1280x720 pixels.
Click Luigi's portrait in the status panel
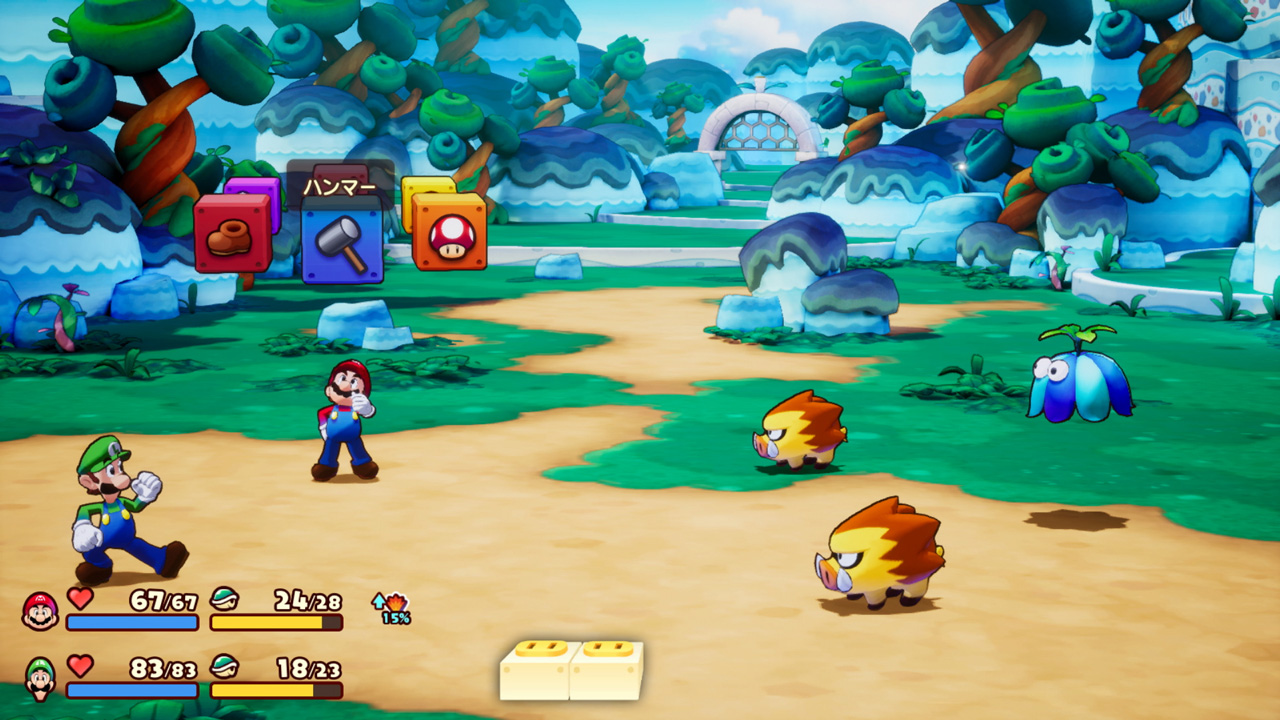click(x=40, y=677)
